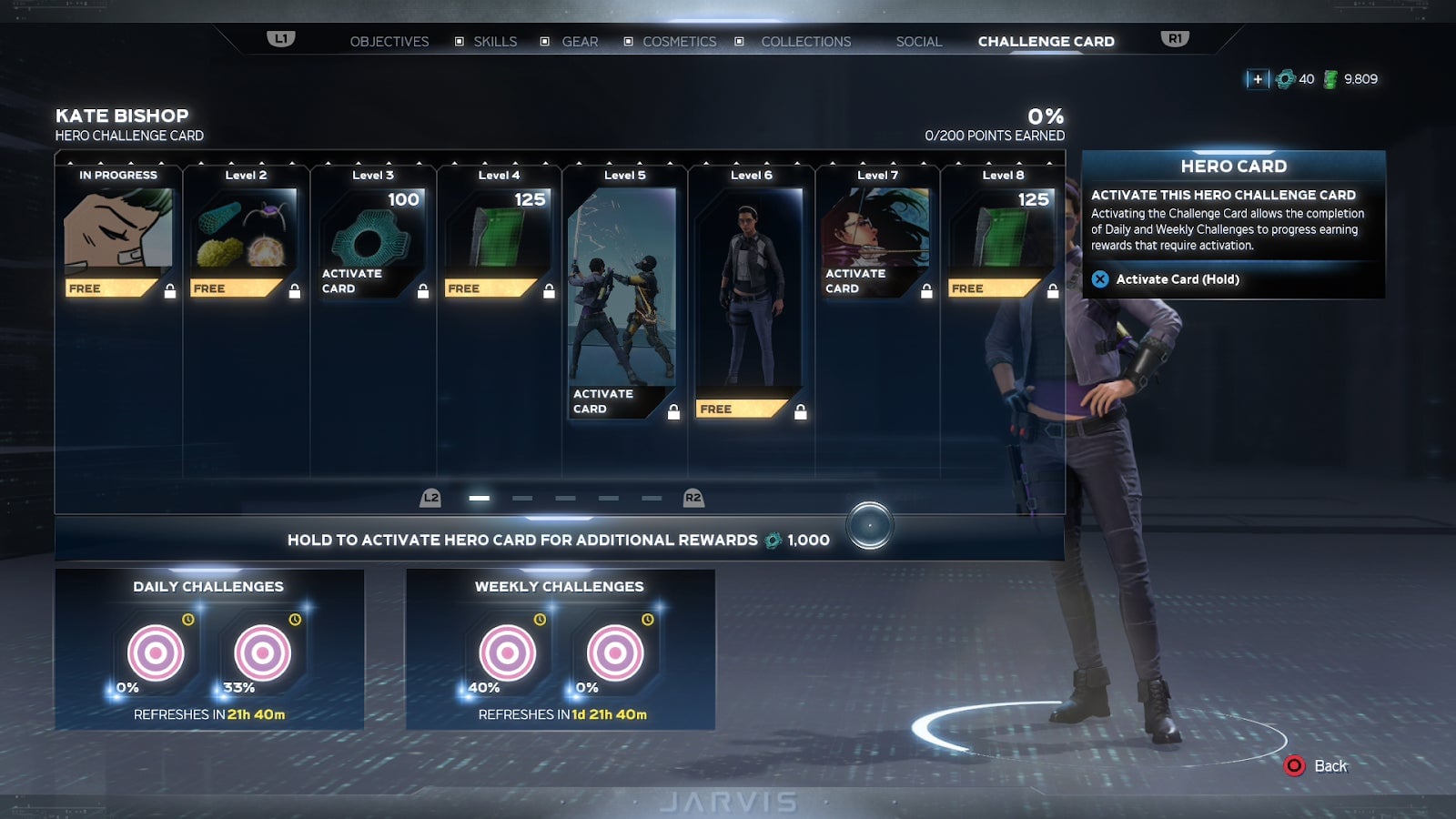Click the credits currency icon showing 40
The height and width of the screenshot is (819, 1456).
point(1284,79)
